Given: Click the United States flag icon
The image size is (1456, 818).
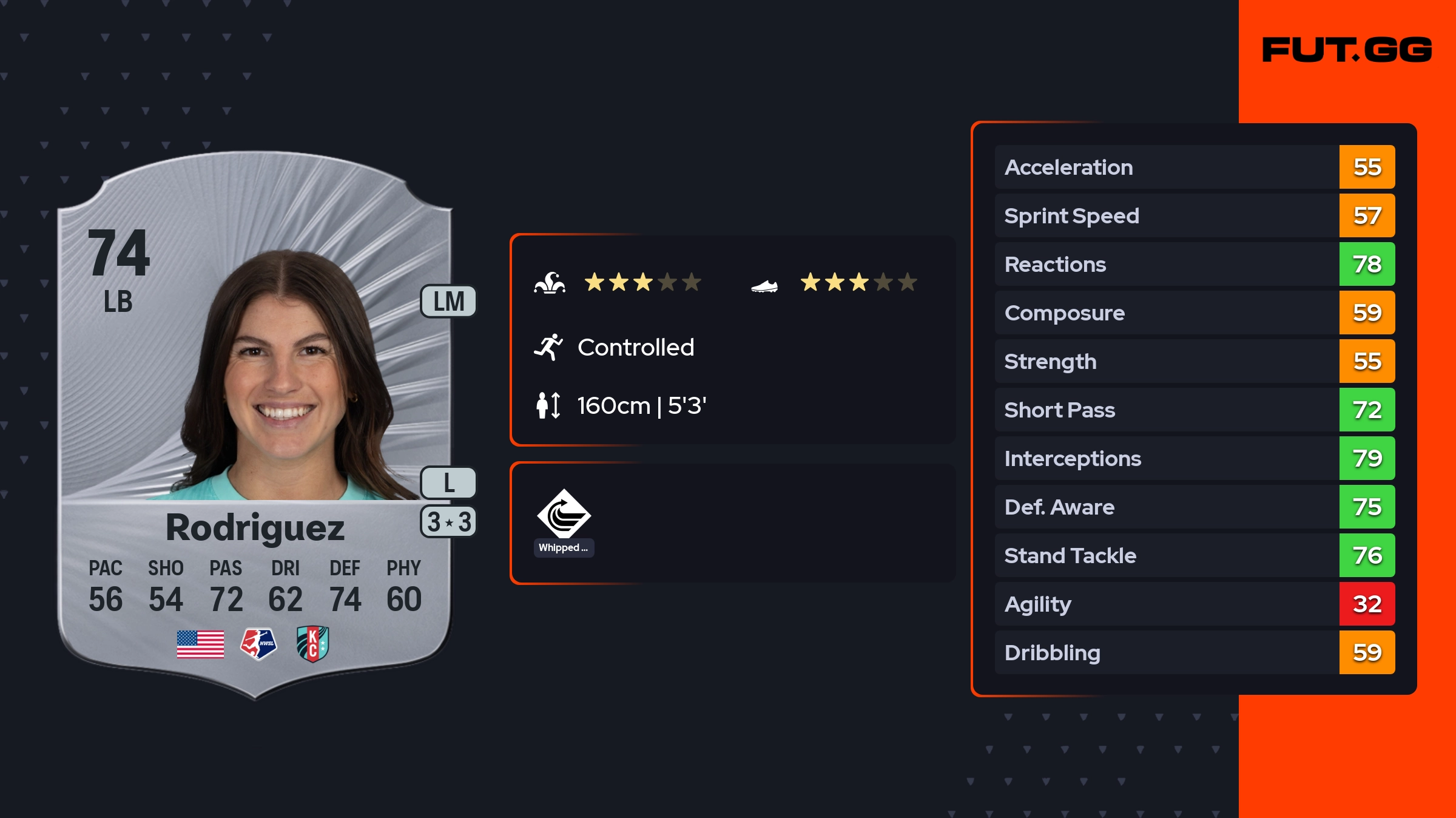Looking at the screenshot, I should point(200,644).
